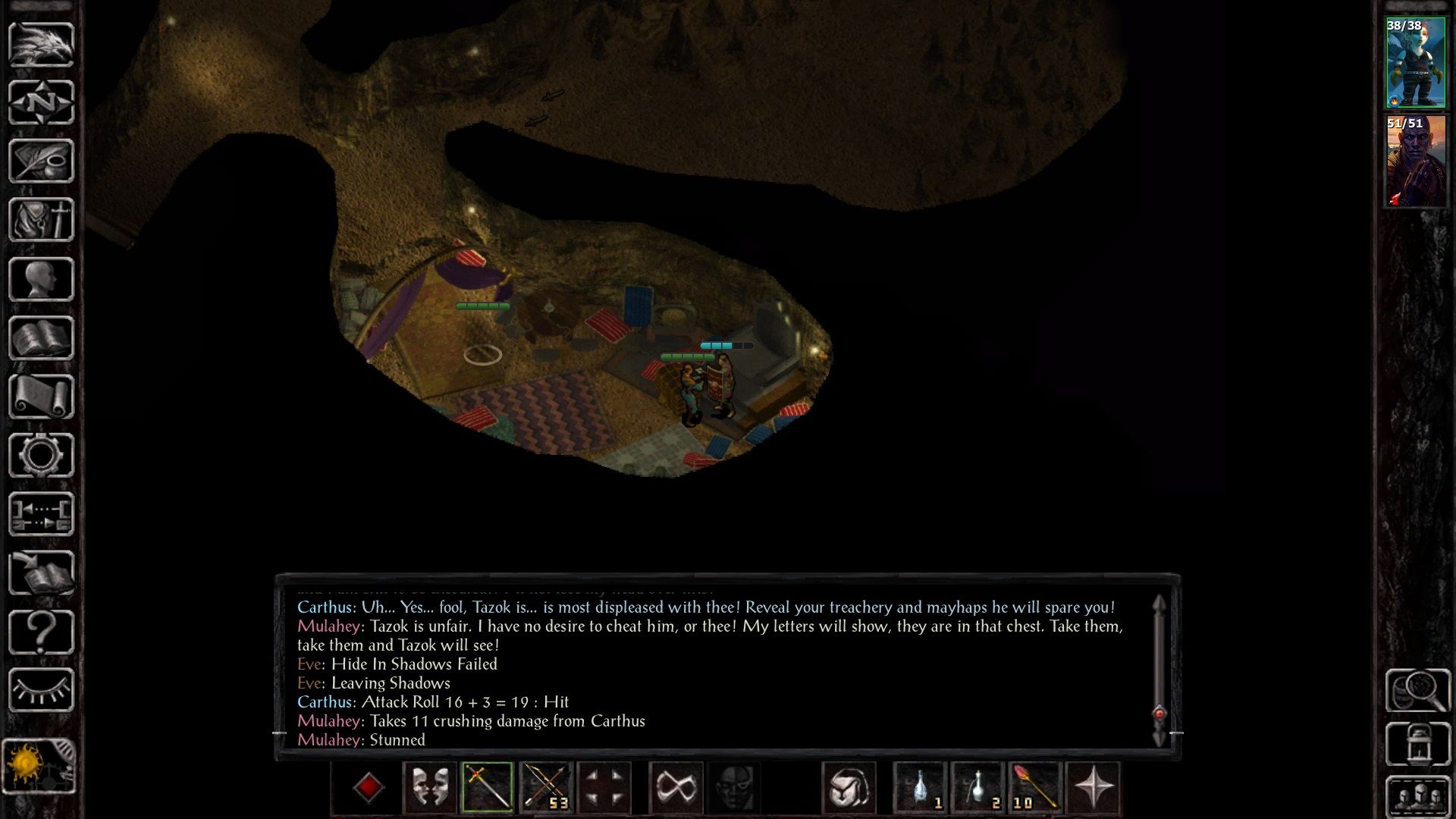
Task: Open game options gear icon
Action: click(x=41, y=455)
